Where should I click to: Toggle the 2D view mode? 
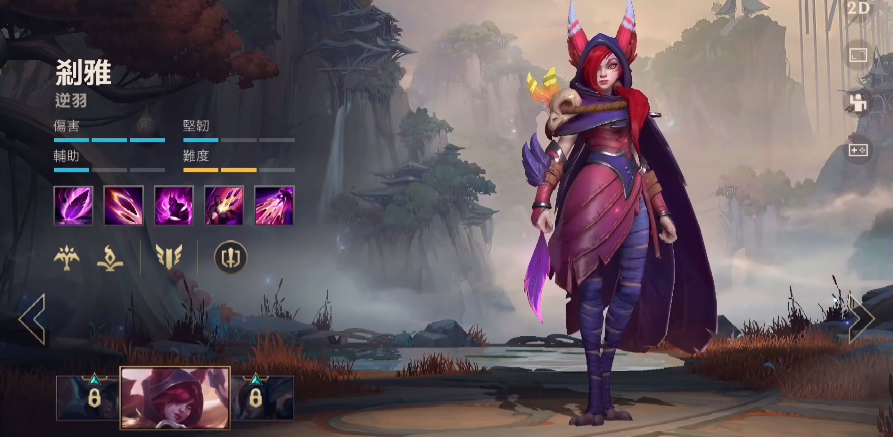coord(858,9)
